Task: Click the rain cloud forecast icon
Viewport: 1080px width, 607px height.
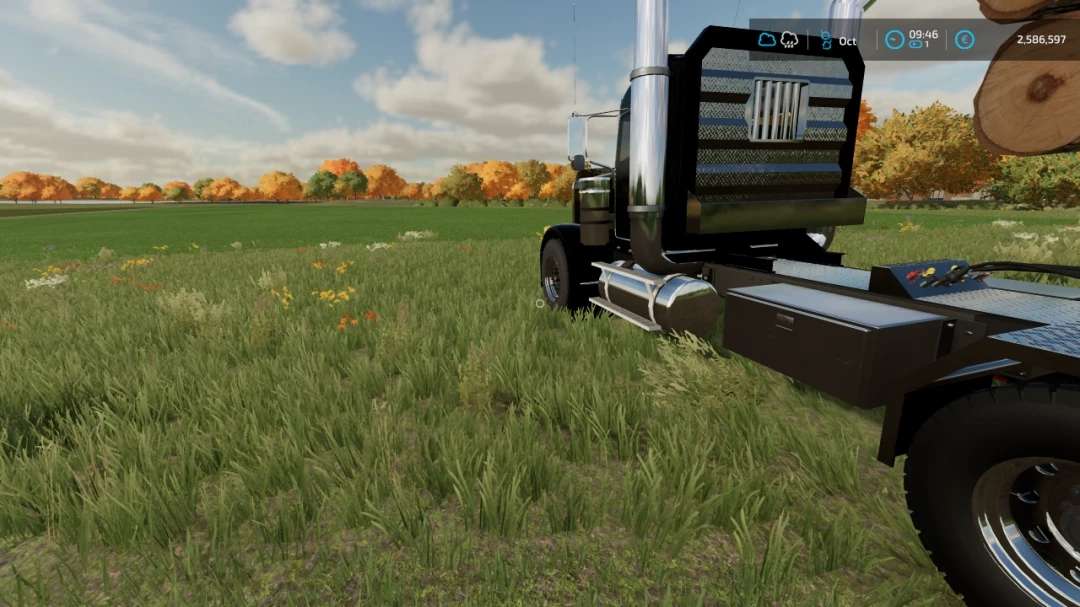Action: click(x=789, y=40)
